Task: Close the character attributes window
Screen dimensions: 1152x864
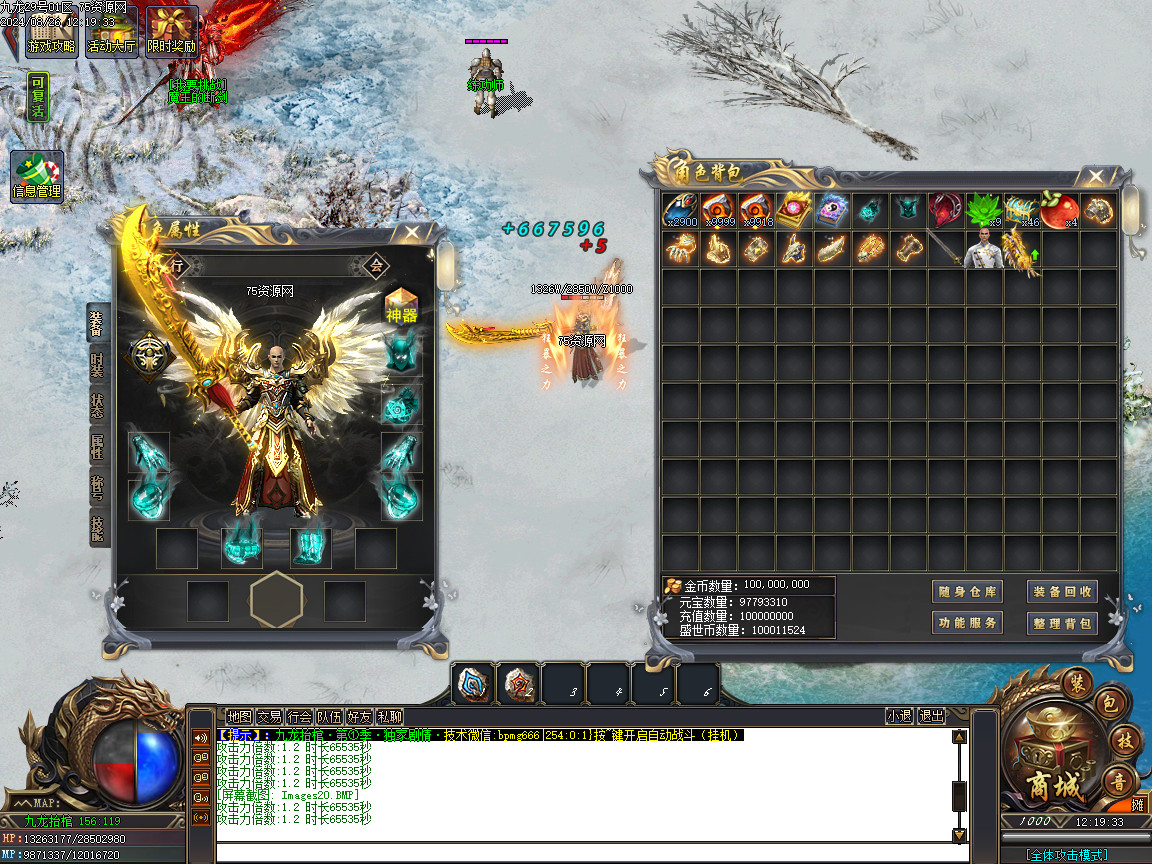Action: coord(410,233)
